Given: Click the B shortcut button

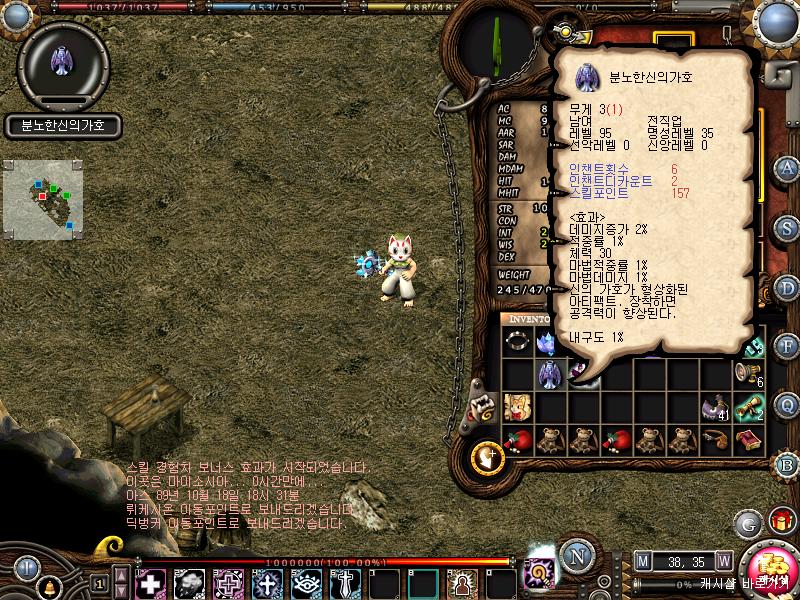Looking at the screenshot, I should point(788,464).
